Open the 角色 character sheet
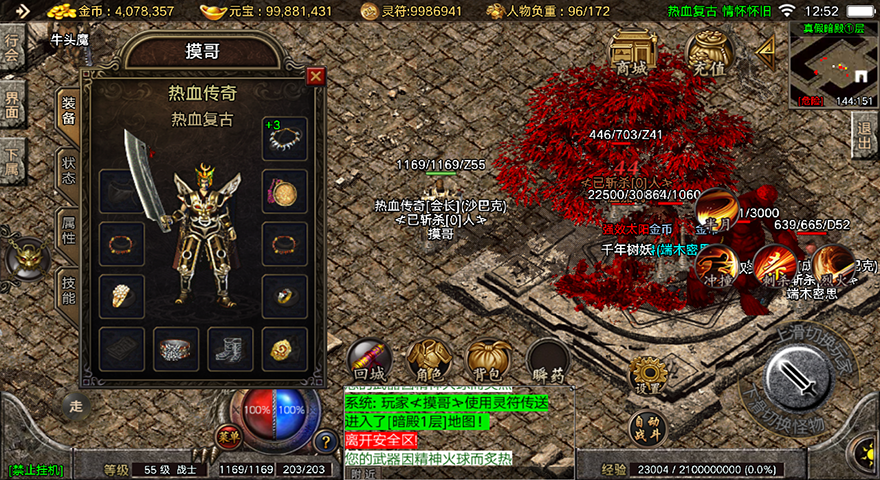This screenshot has width=880, height=480. tap(428, 362)
